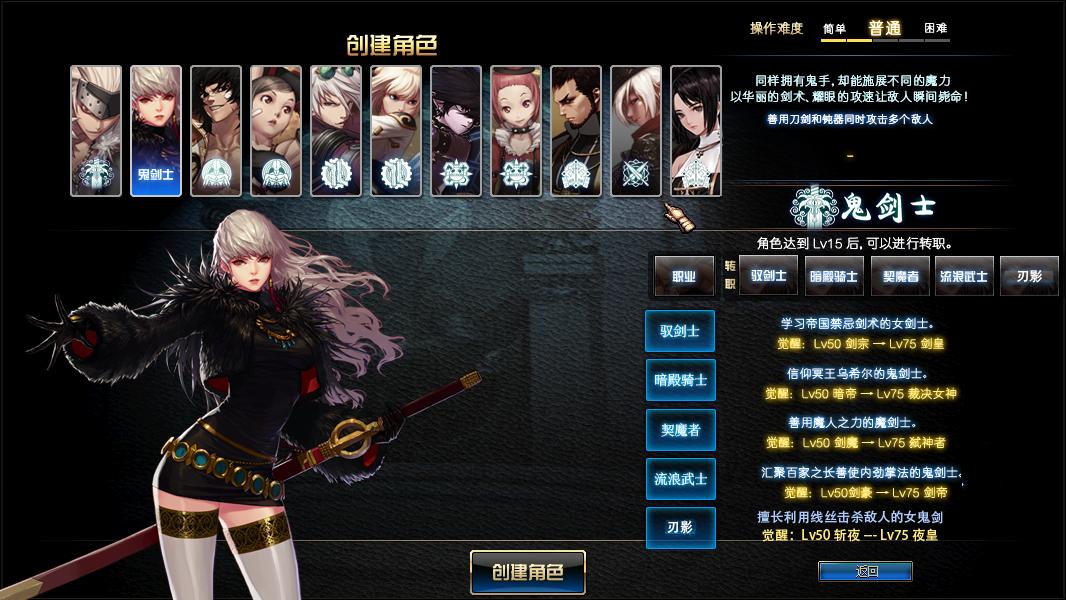This screenshot has width=1066, height=600.
Task: Choose the purple-skinned pointed-ear character in dark hat
Action: click(456, 130)
